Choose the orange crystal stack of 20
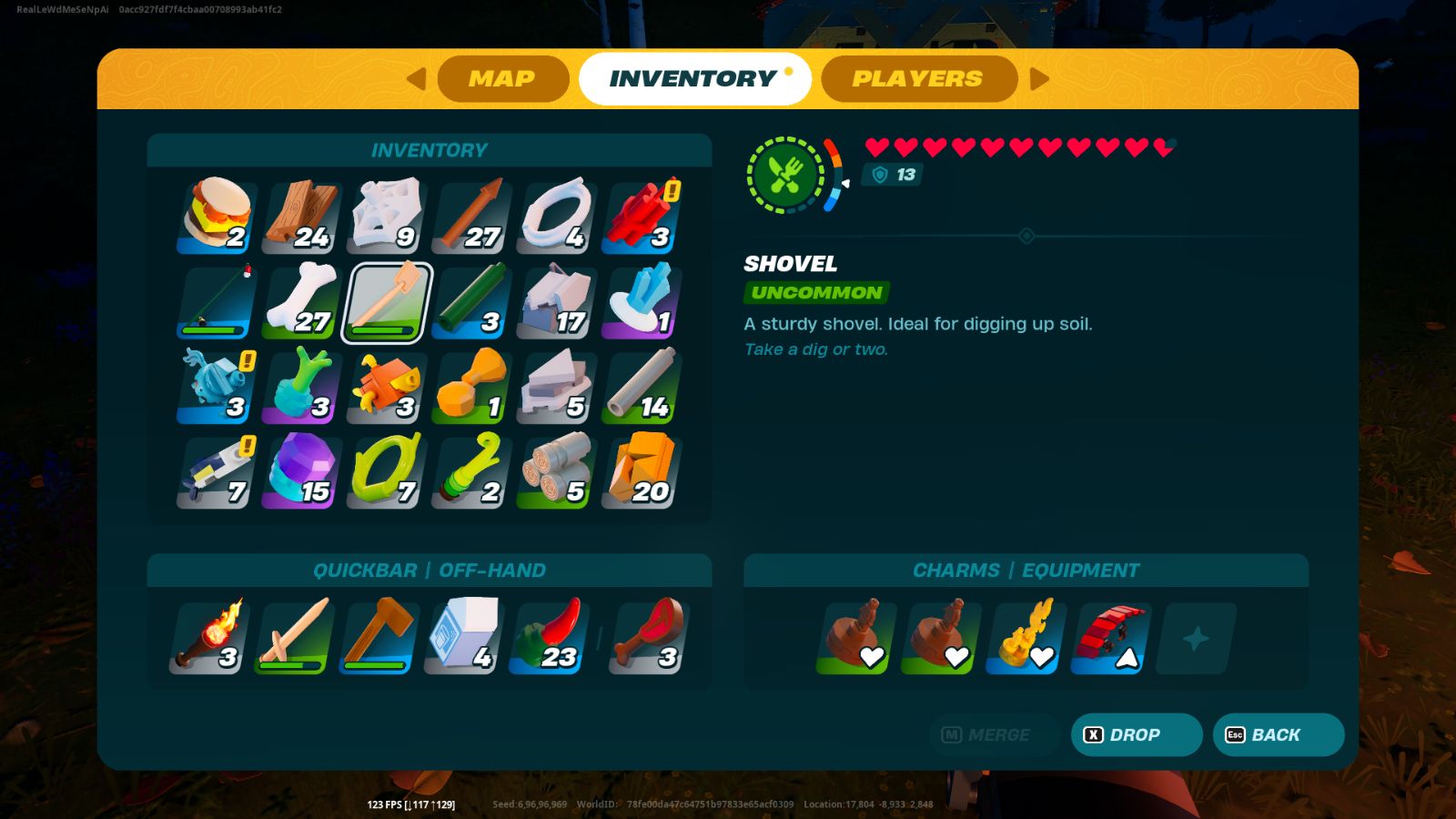 click(642, 471)
